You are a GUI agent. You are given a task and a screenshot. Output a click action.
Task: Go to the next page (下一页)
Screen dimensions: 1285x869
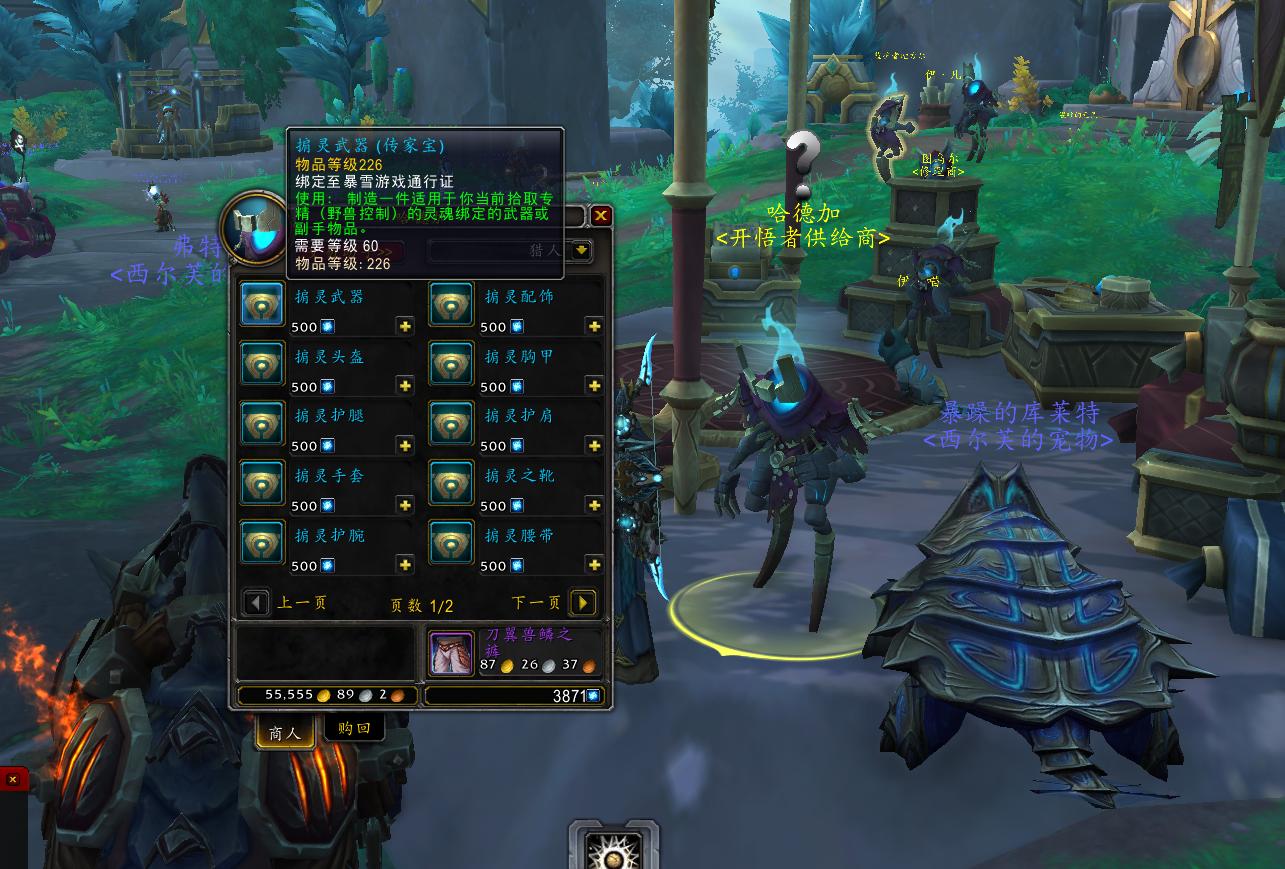[x=583, y=603]
